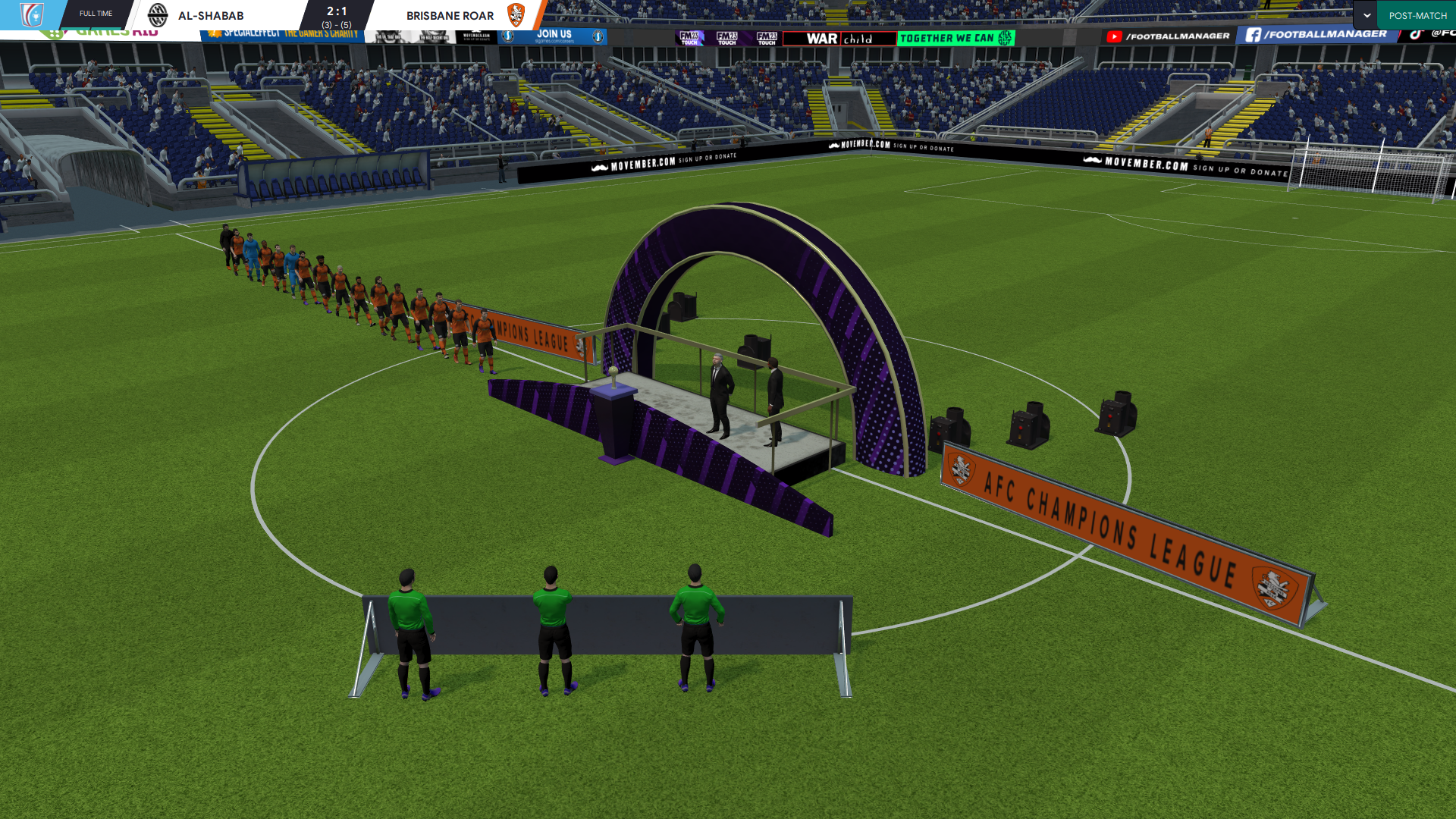
Task: Click the Brisbane Roar club badge
Action: [516, 14]
